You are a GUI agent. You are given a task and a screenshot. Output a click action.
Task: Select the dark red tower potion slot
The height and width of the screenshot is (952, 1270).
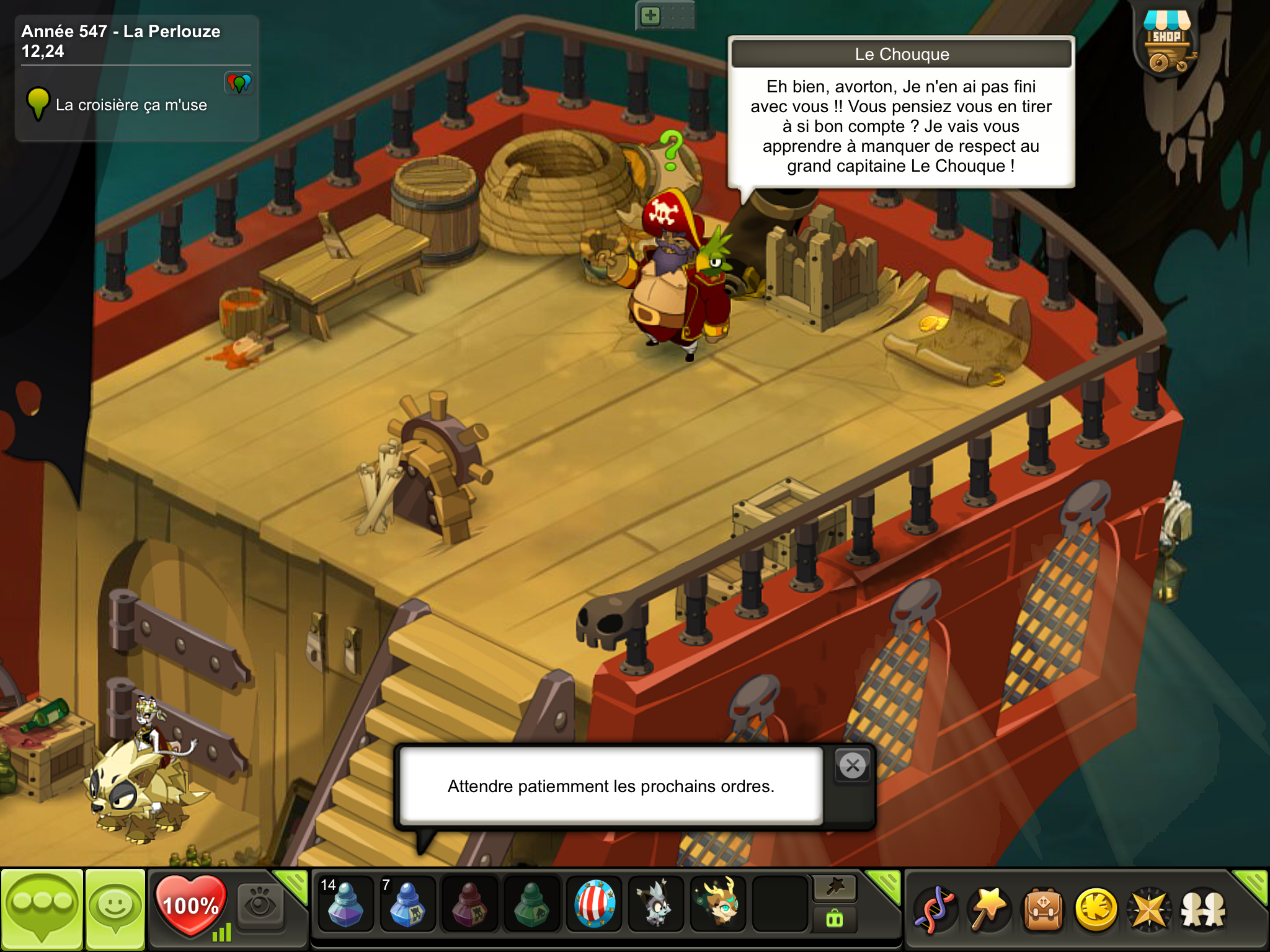[x=469, y=905]
